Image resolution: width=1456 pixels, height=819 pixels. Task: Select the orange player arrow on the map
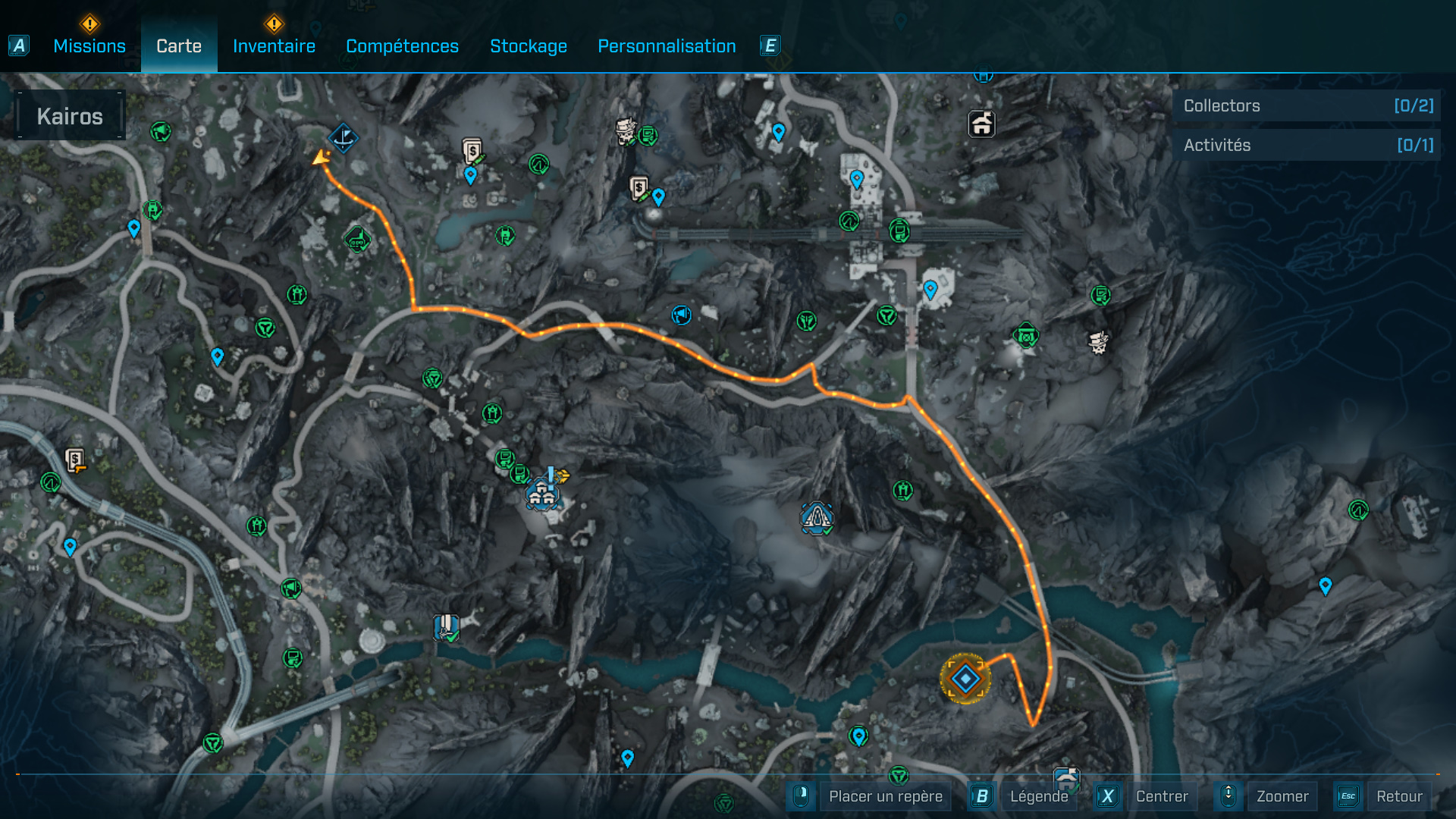[322, 158]
